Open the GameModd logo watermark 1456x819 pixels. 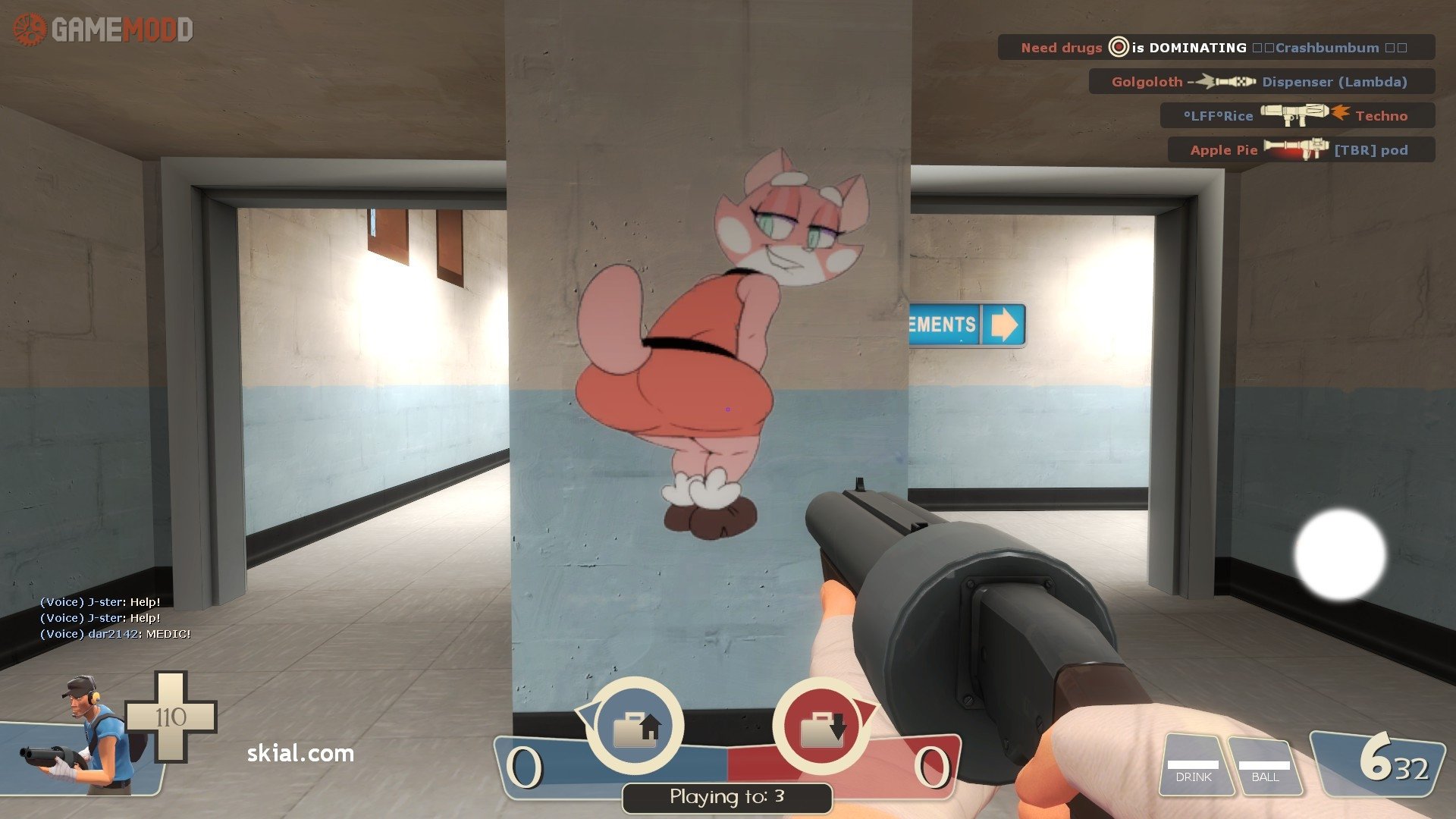[x=104, y=30]
